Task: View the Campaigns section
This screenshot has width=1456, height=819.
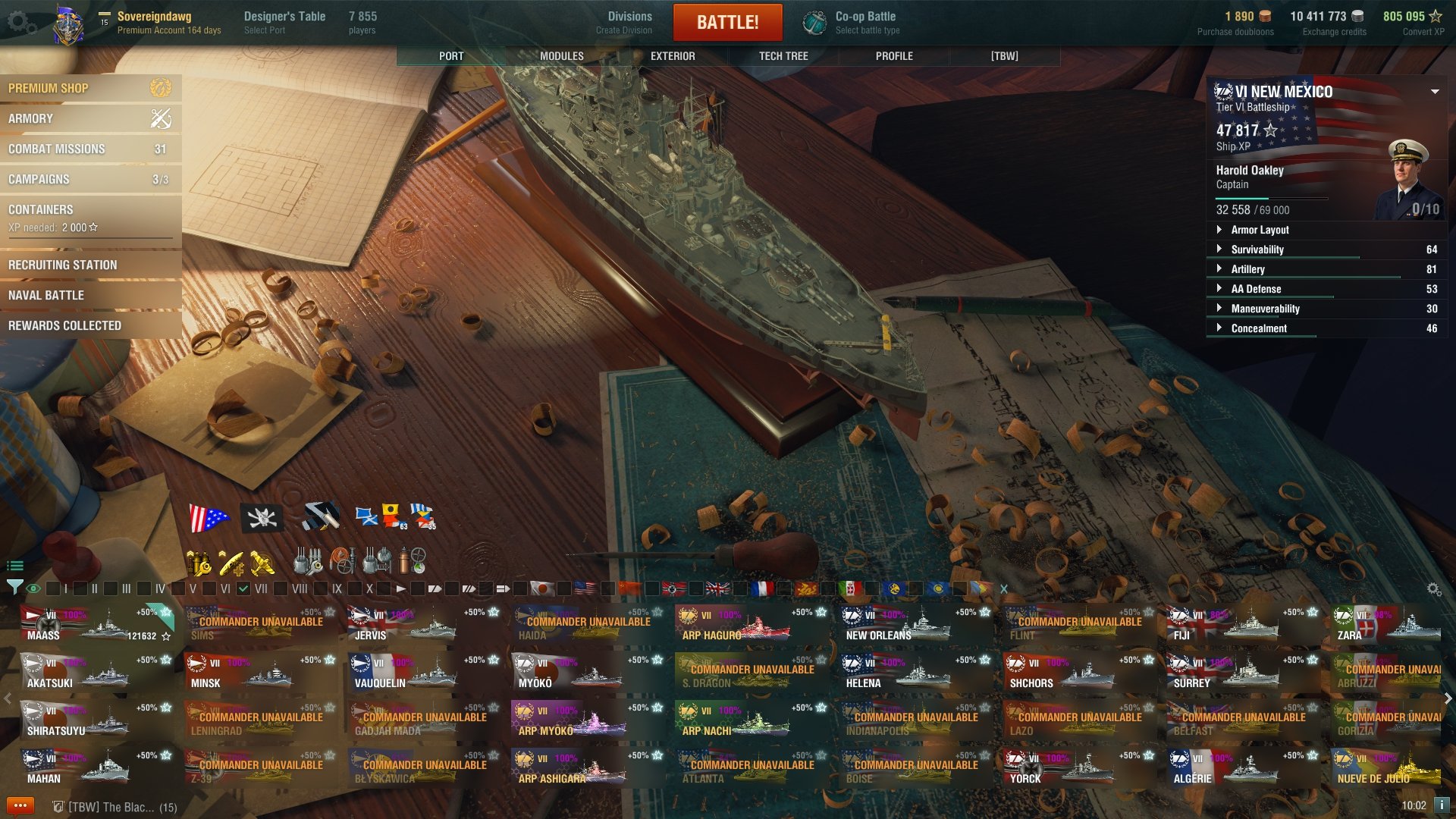Action: (x=90, y=179)
